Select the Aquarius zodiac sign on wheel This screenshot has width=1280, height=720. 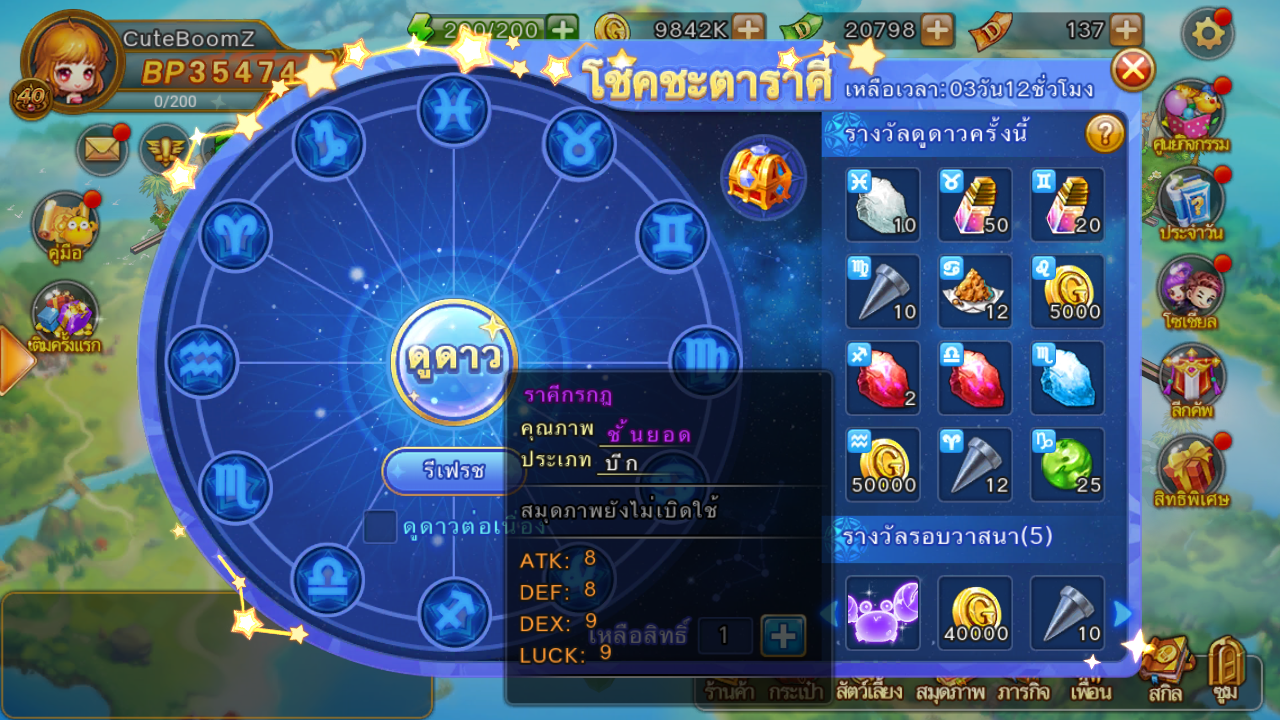(202, 361)
